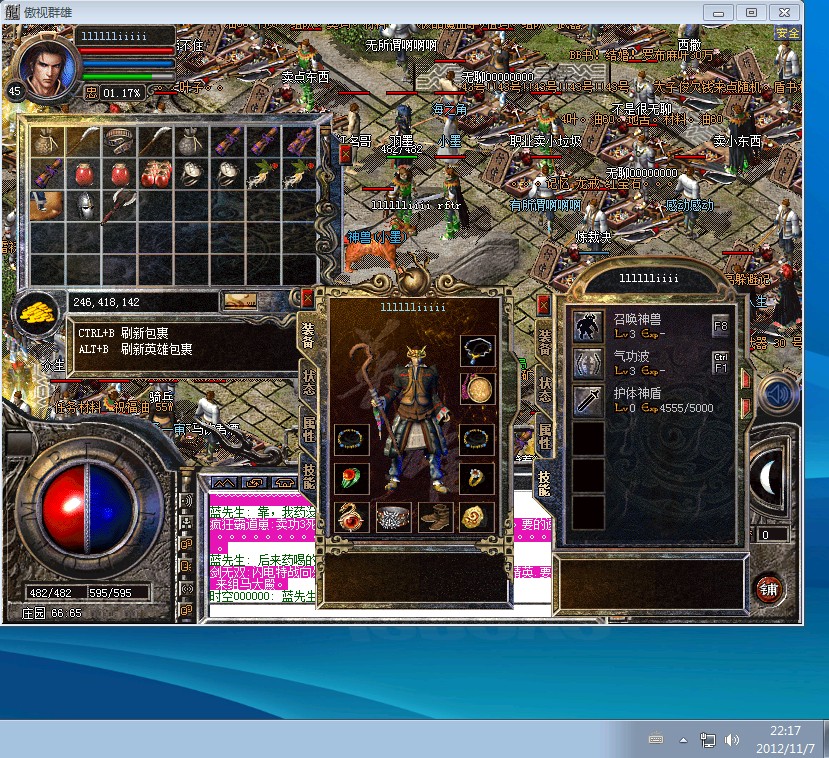Click the gold coins pile icon
Image resolution: width=829 pixels, height=758 pixels.
[x=37, y=309]
